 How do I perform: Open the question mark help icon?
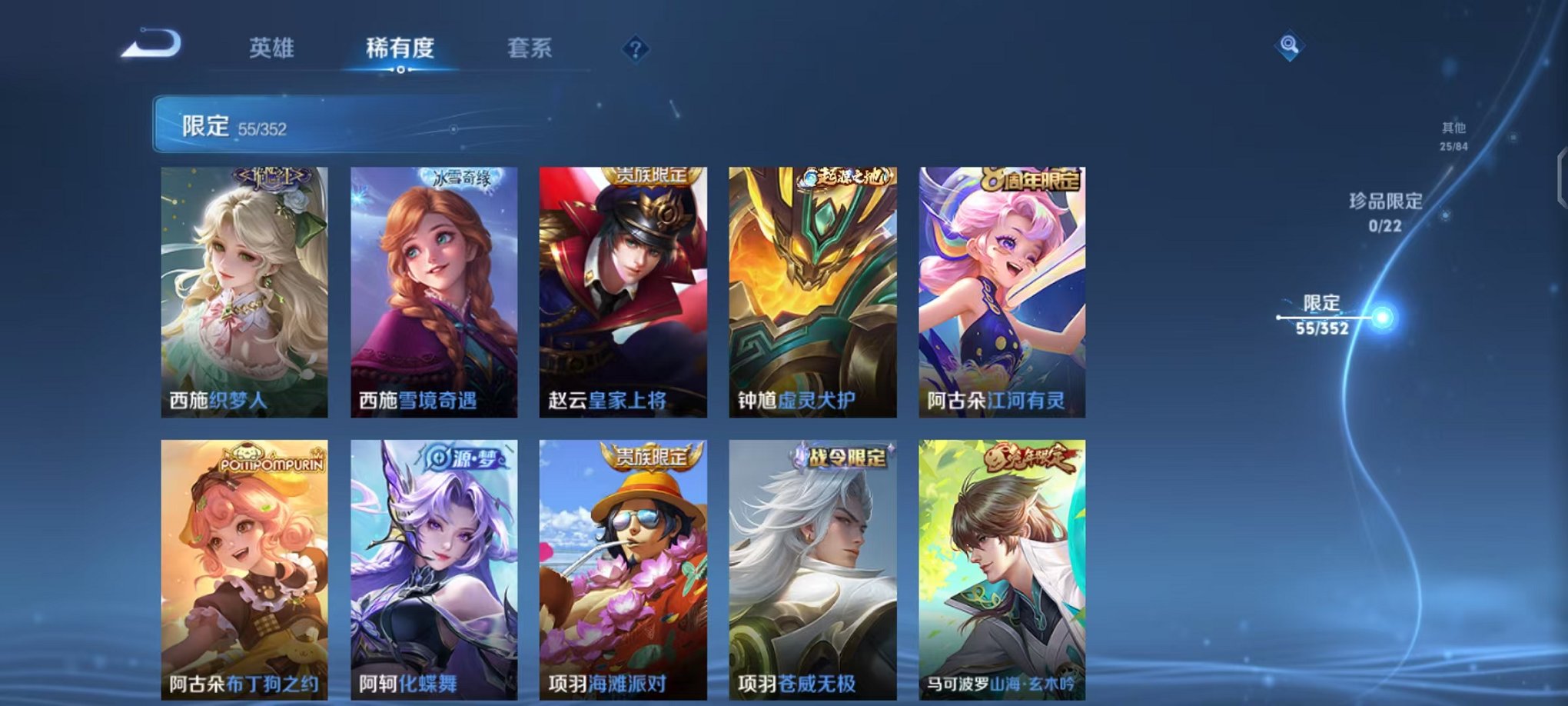pyautogui.click(x=633, y=50)
